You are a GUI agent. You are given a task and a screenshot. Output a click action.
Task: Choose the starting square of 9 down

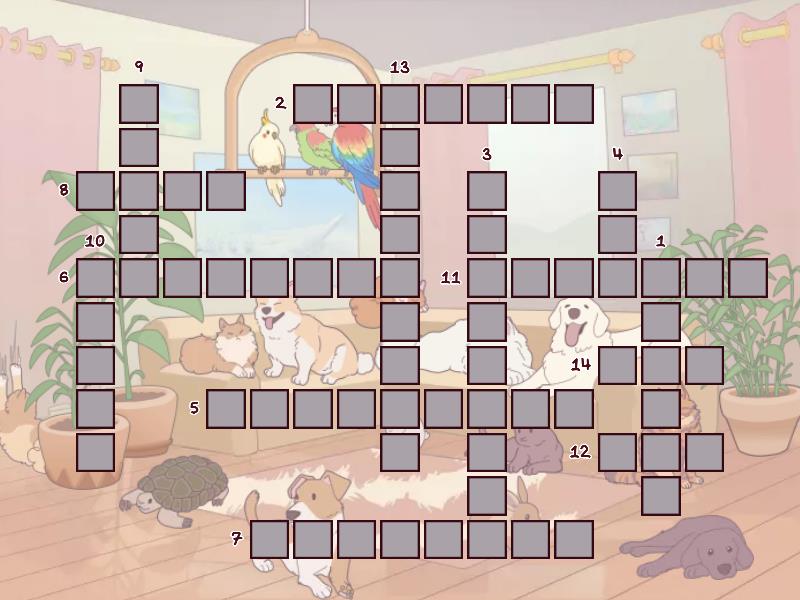[x=139, y=103]
